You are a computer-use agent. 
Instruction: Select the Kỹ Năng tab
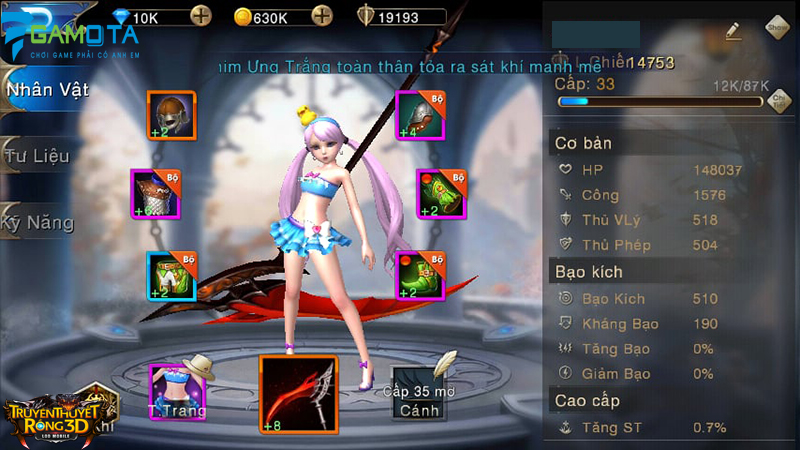click(x=38, y=222)
